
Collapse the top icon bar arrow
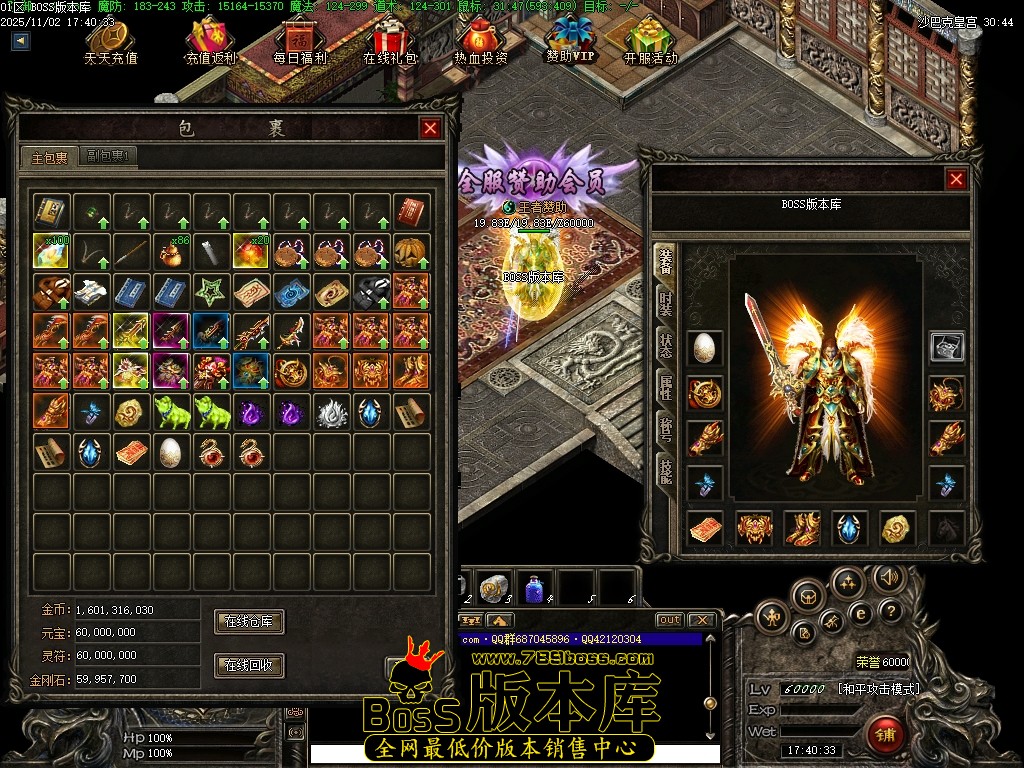point(21,41)
